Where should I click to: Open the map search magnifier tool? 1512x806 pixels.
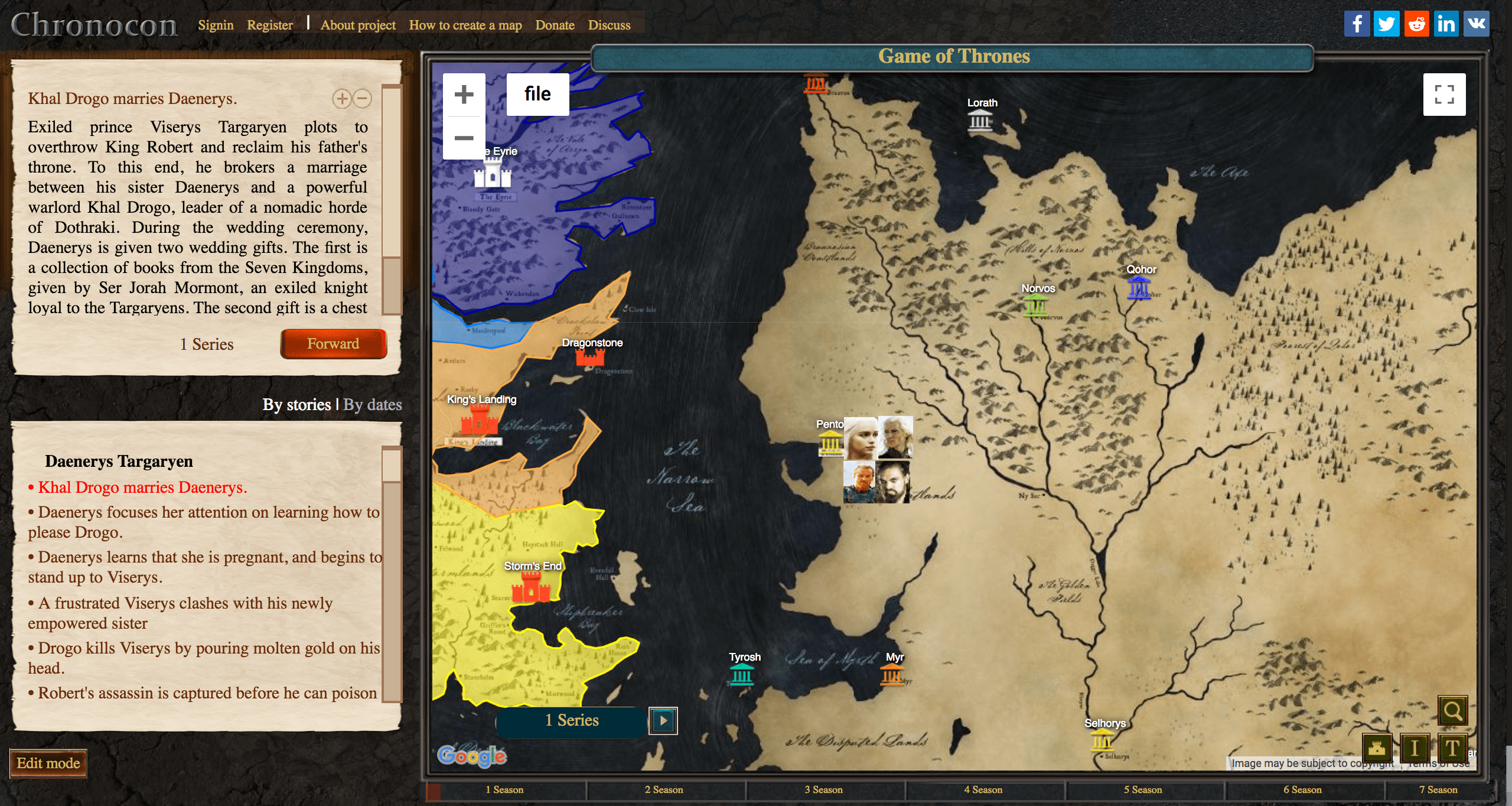coord(1453,710)
